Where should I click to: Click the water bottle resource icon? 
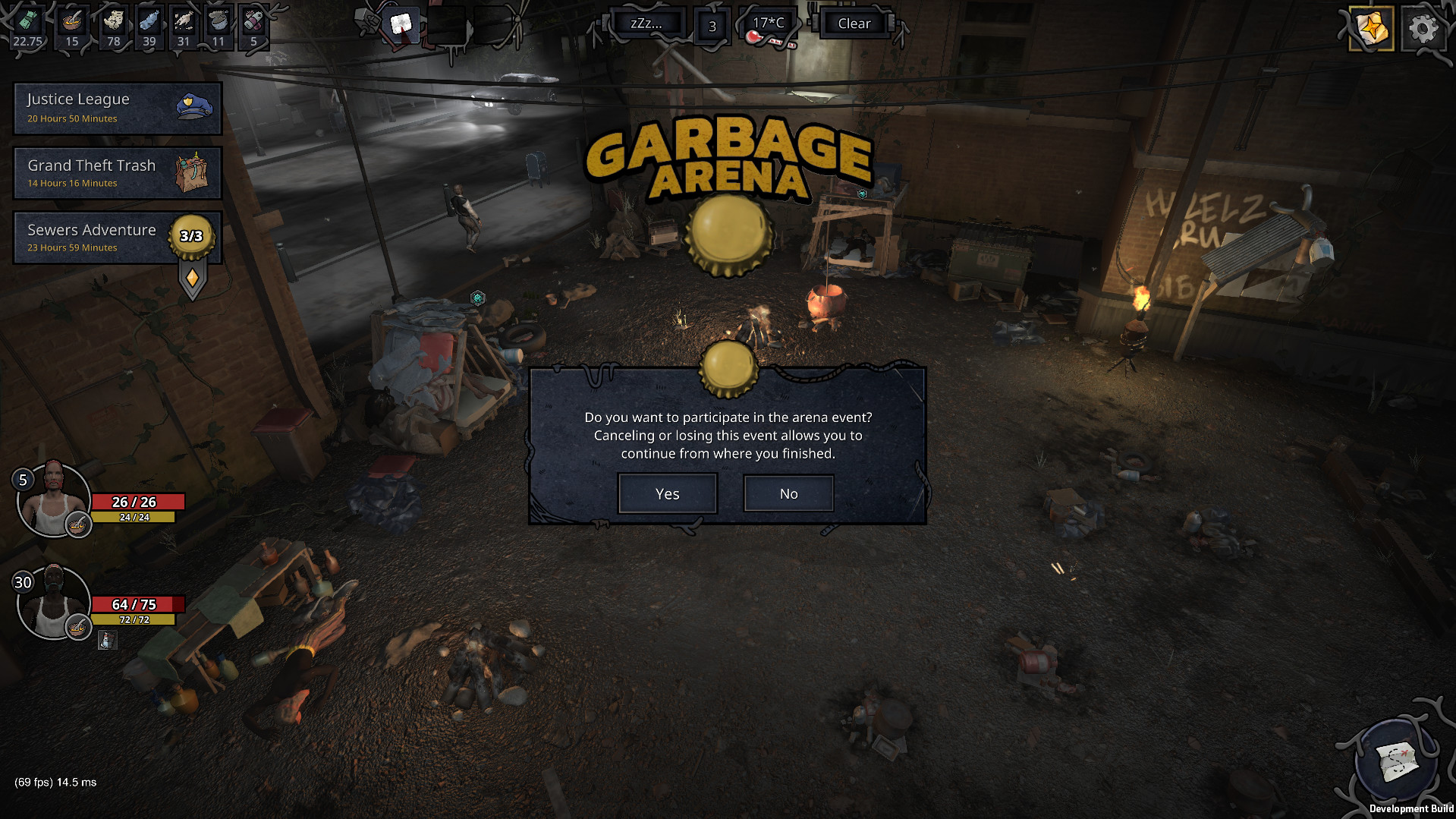pyautogui.click(x=149, y=23)
